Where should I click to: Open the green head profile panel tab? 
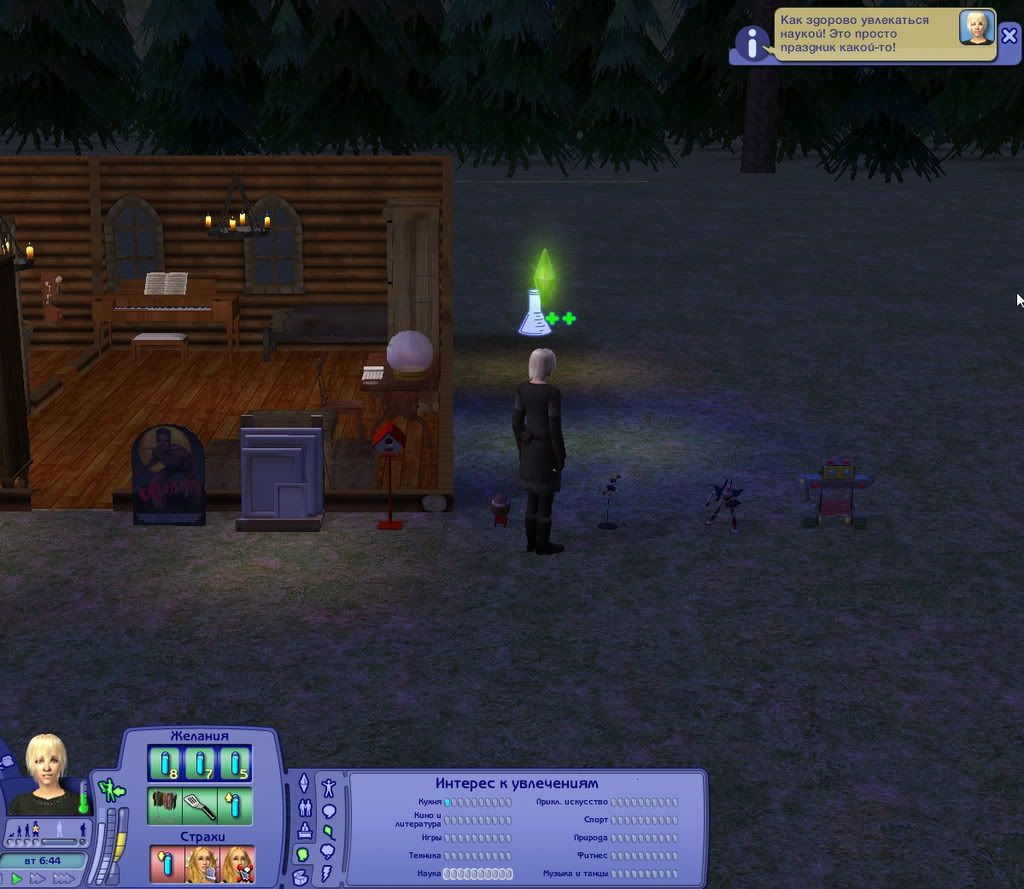point(303,855)
